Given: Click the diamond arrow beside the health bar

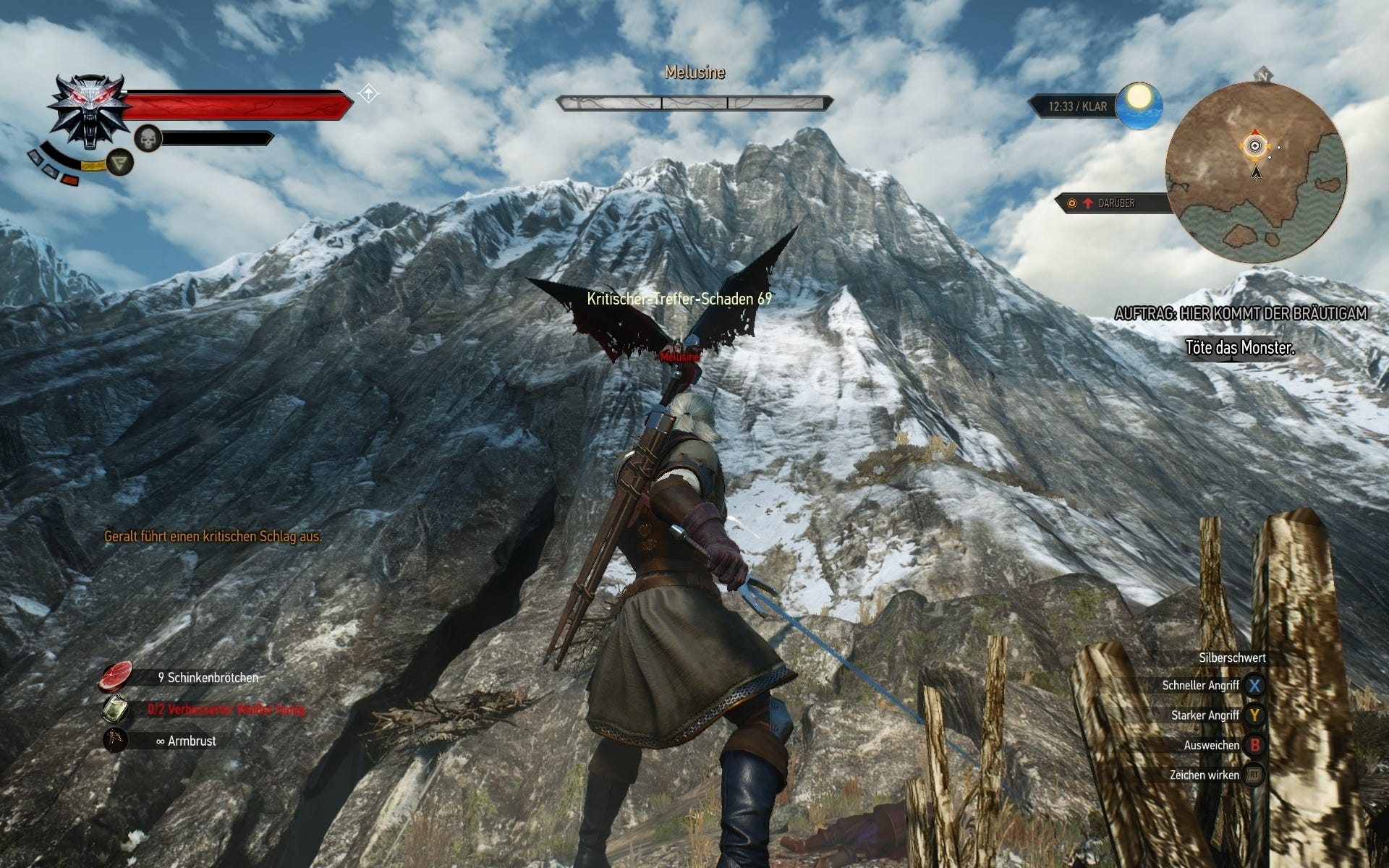Looking at the screenshot, I should 368,93.
